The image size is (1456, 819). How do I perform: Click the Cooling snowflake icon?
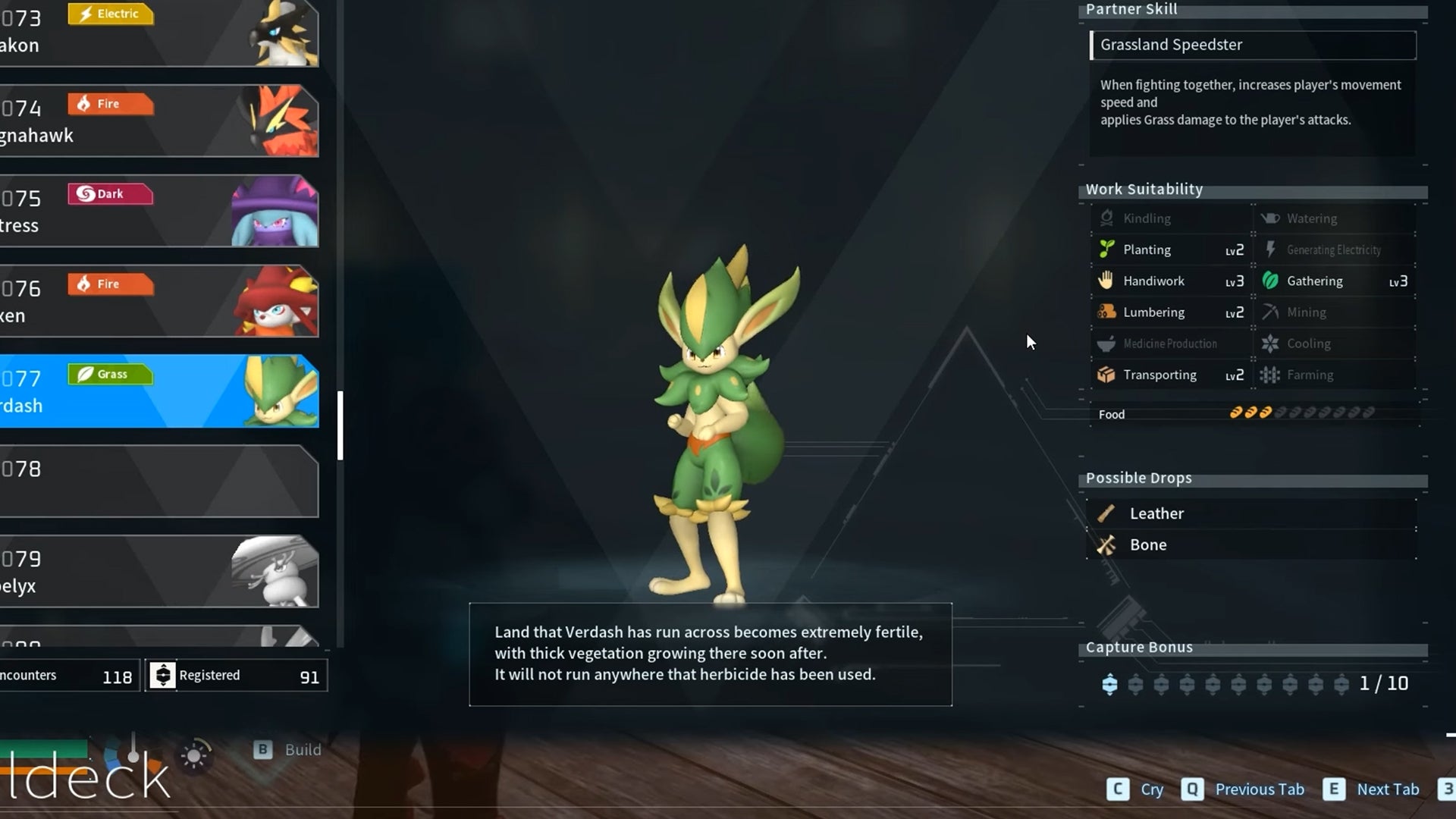pyautogui.click(x=1269, y=344)
